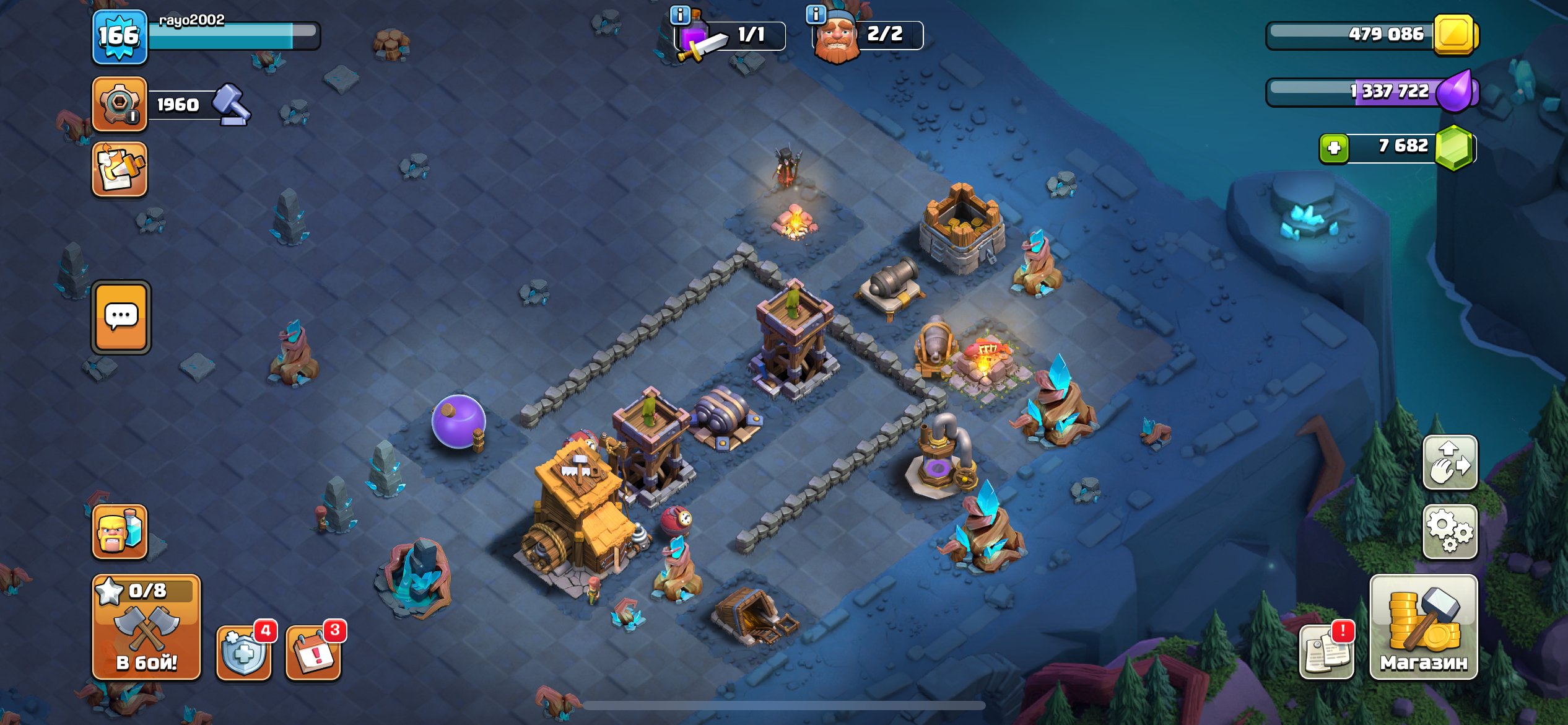The width and height of the screenshot is (1568, 725).
Task: Open the troop training icon with Barbarian
Action: click(x=120, y=532)
